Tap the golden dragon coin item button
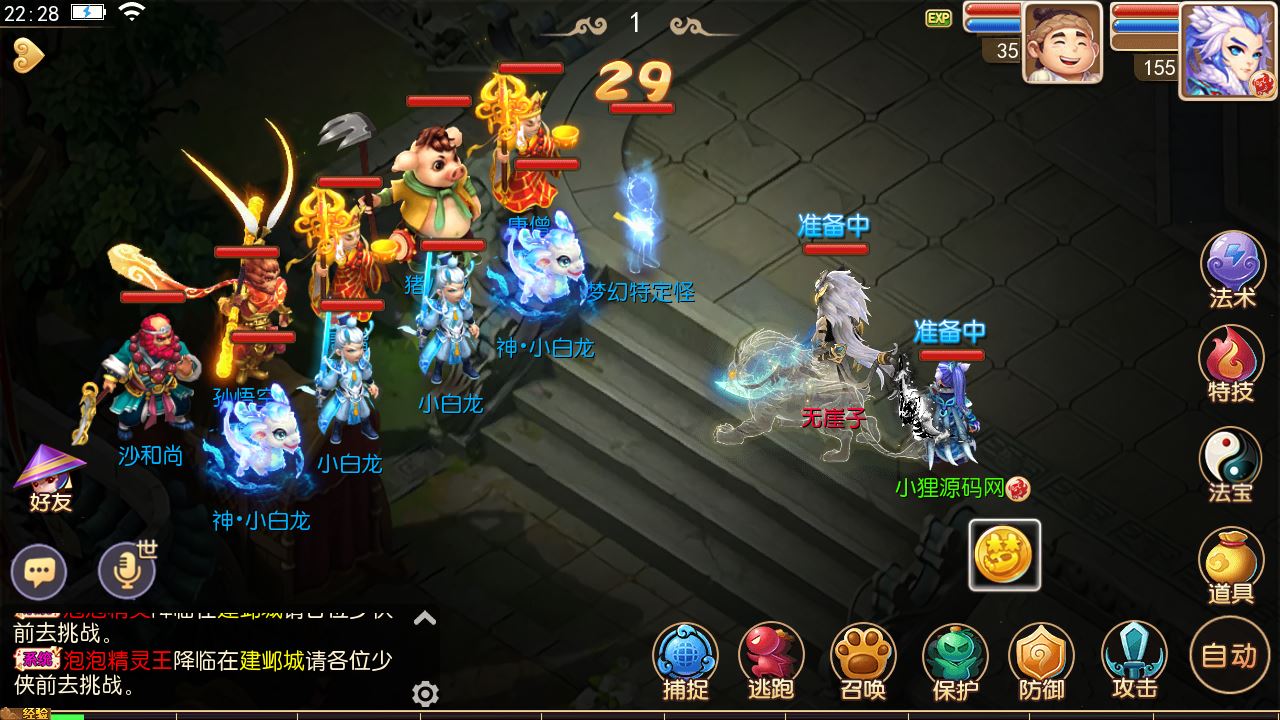The width and height of the screenshot is (1280, 720). [1004, 557]
